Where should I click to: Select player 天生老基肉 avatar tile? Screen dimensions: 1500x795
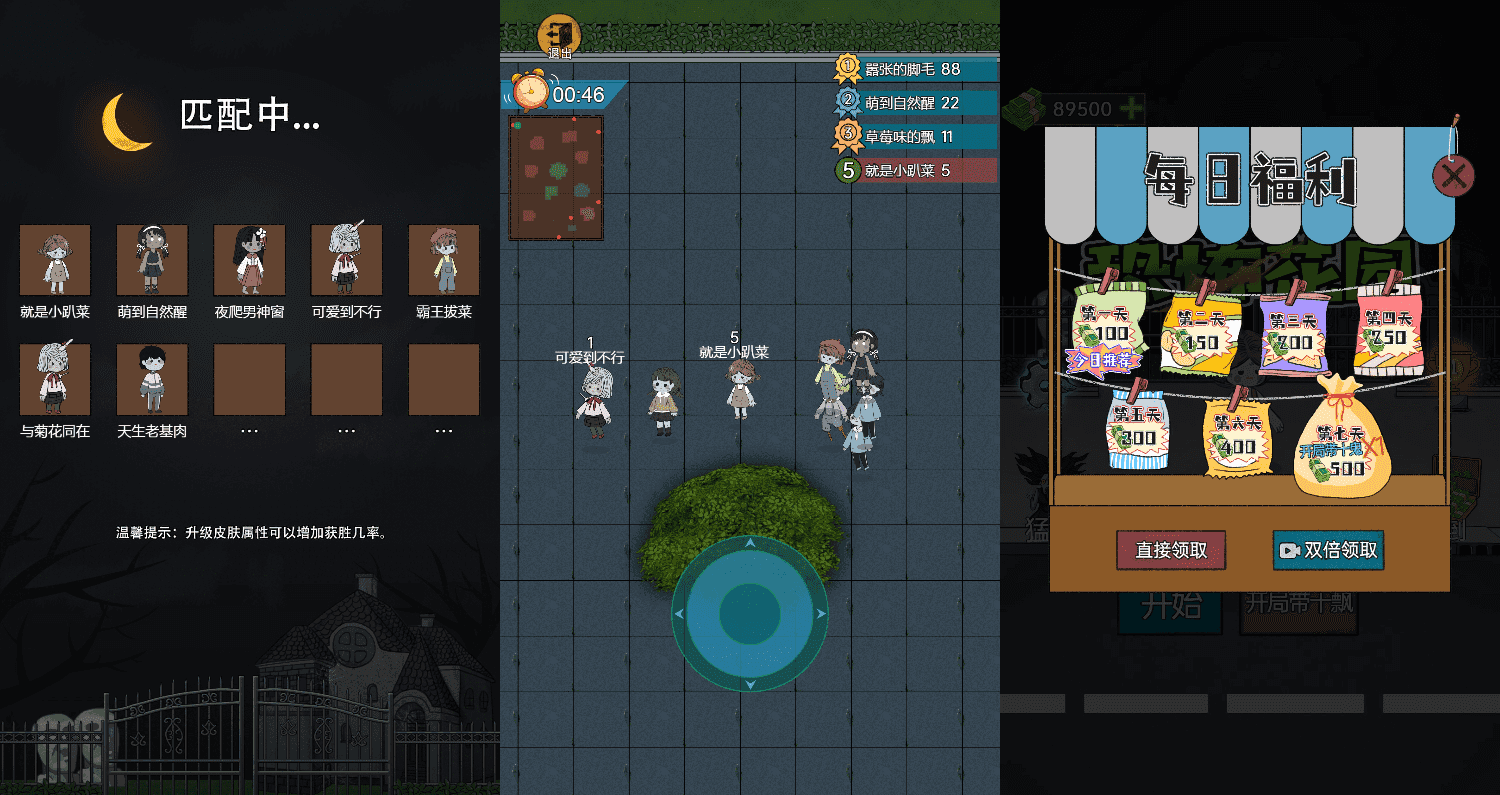coord(152,379)
